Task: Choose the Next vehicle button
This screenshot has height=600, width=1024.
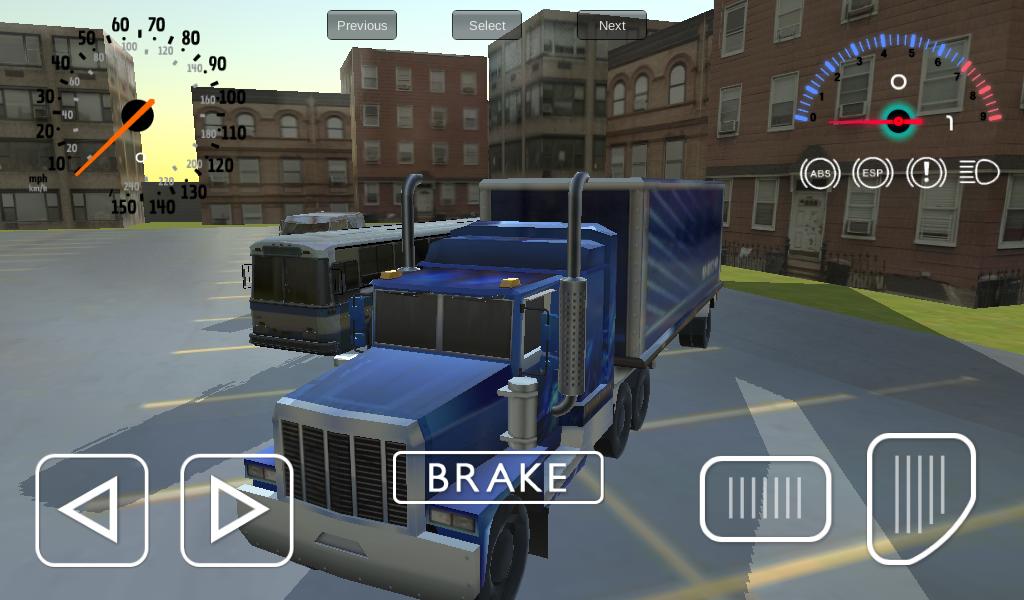Action: 612,25
